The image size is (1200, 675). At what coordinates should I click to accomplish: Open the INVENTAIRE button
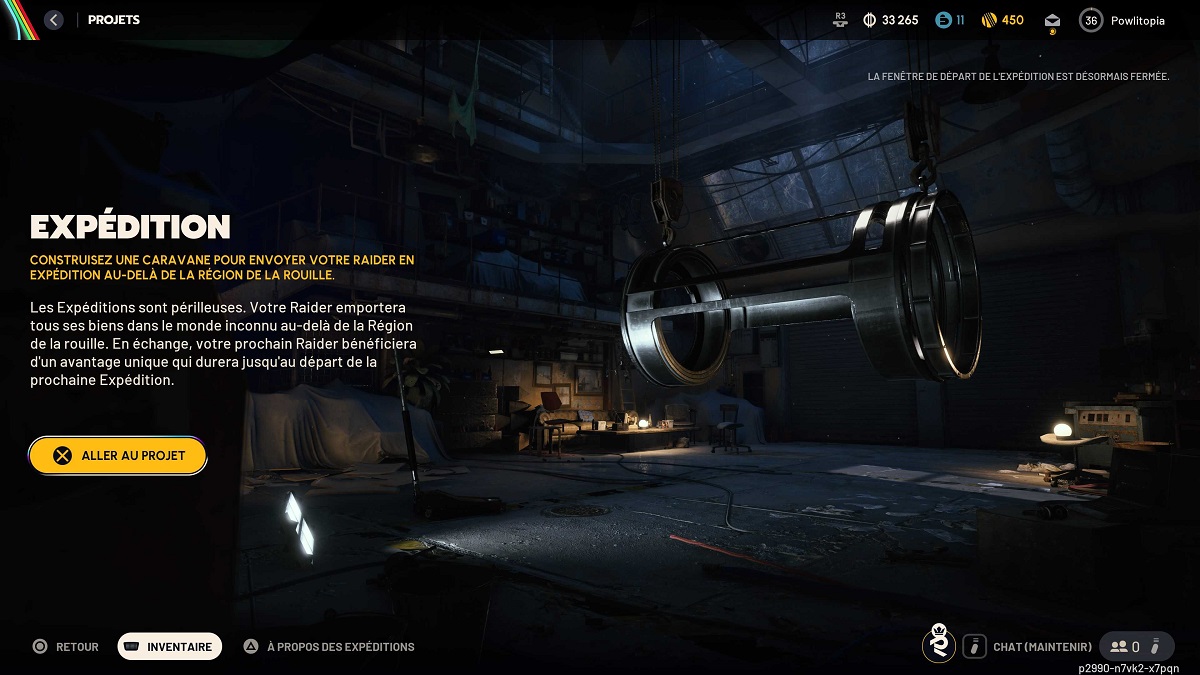170,647
